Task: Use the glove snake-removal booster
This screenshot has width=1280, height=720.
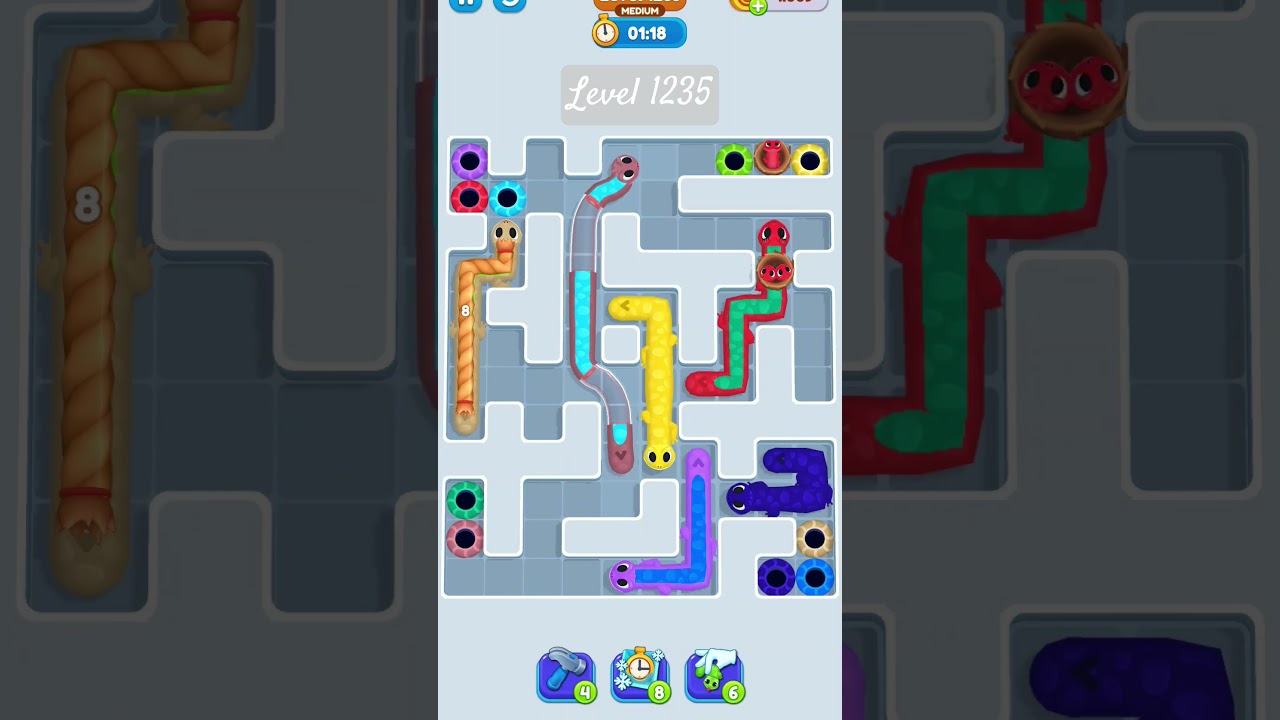Action: click(x=713, y=674)
